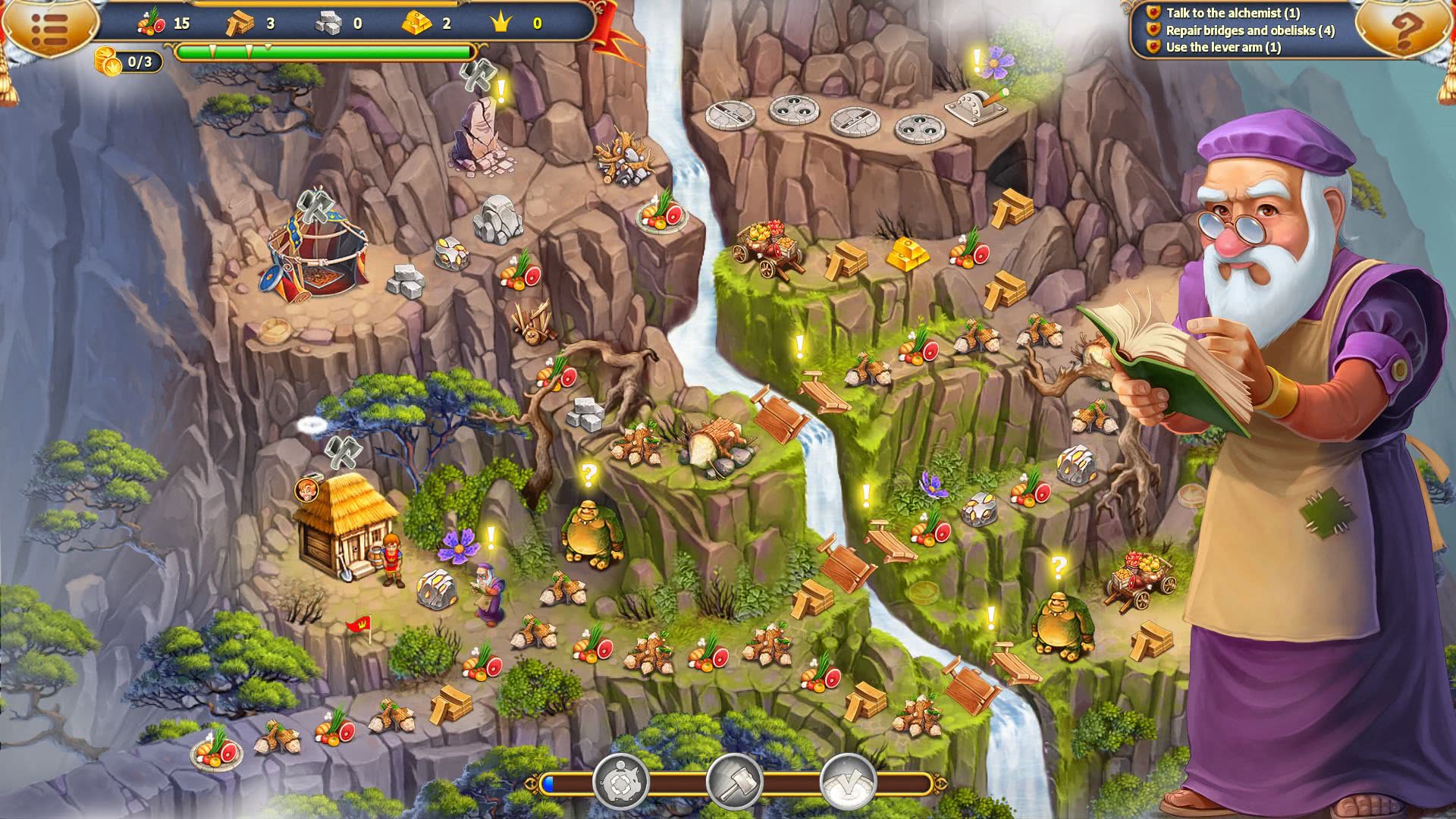The image size is (1456, 819).
Task: Click the crossed hammers icon above the tent
Action: click(315, 206)
